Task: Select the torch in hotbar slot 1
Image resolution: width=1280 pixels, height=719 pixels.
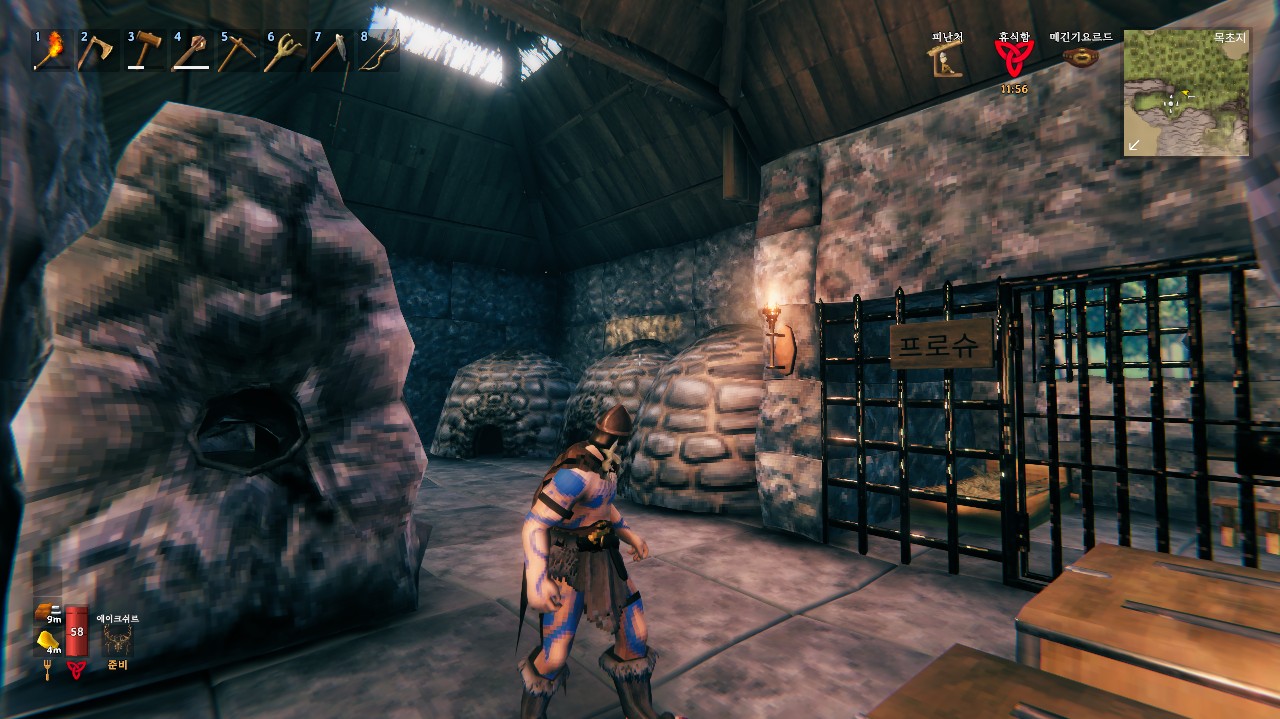Action: click(x=53, y=50)
